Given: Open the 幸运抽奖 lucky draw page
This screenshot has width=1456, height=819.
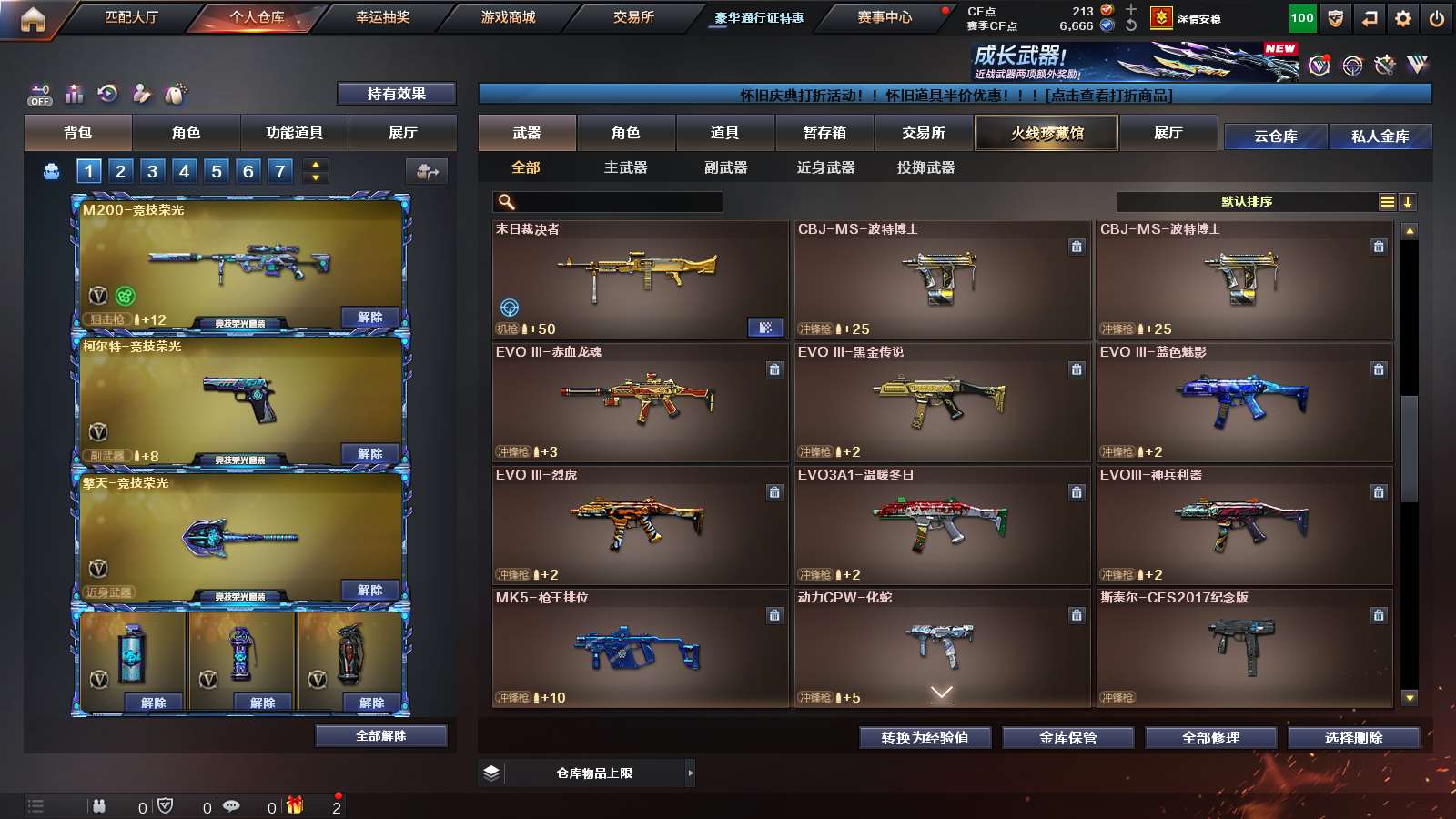Looking at the screenshot, I should [x=382, y=17].
